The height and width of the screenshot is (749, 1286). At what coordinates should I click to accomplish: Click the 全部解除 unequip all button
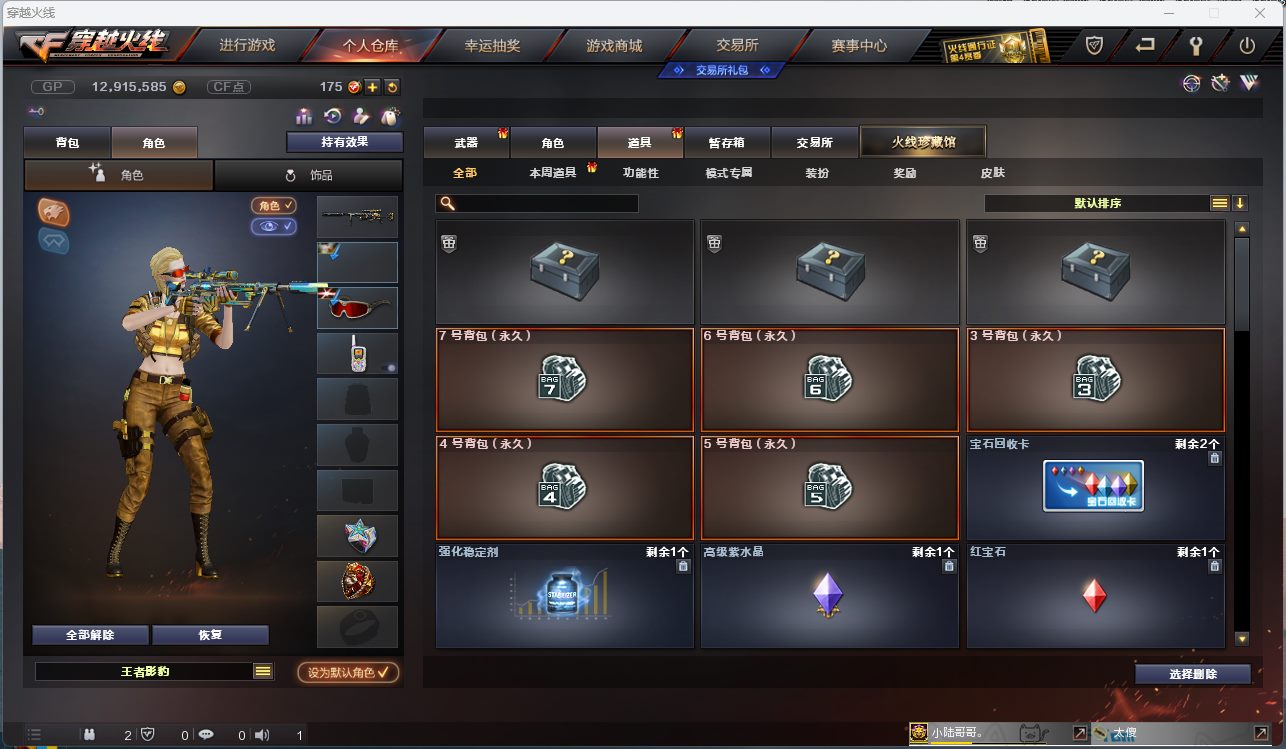[90, 635]
